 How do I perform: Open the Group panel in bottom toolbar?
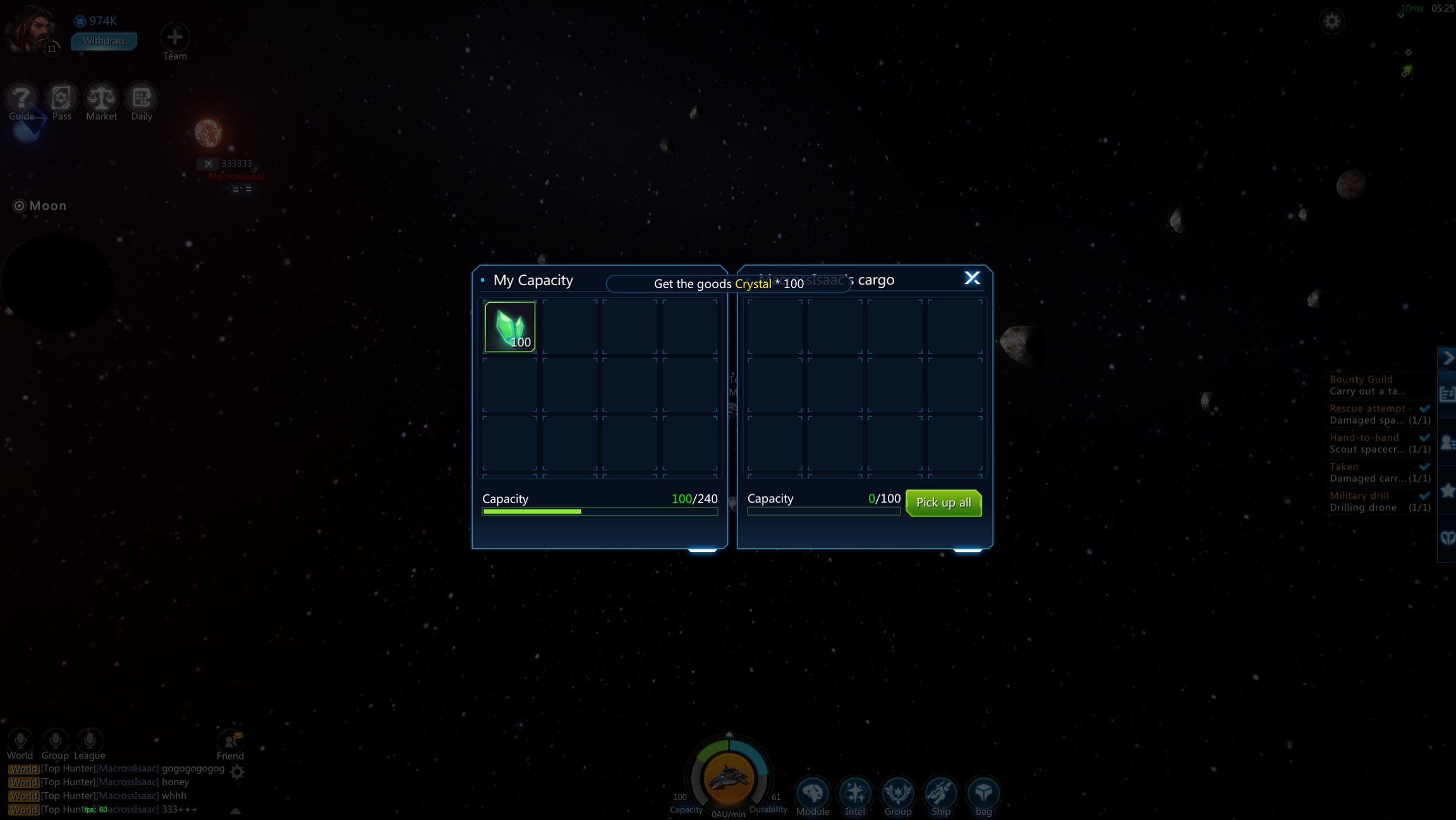click(x=897, y=793)
